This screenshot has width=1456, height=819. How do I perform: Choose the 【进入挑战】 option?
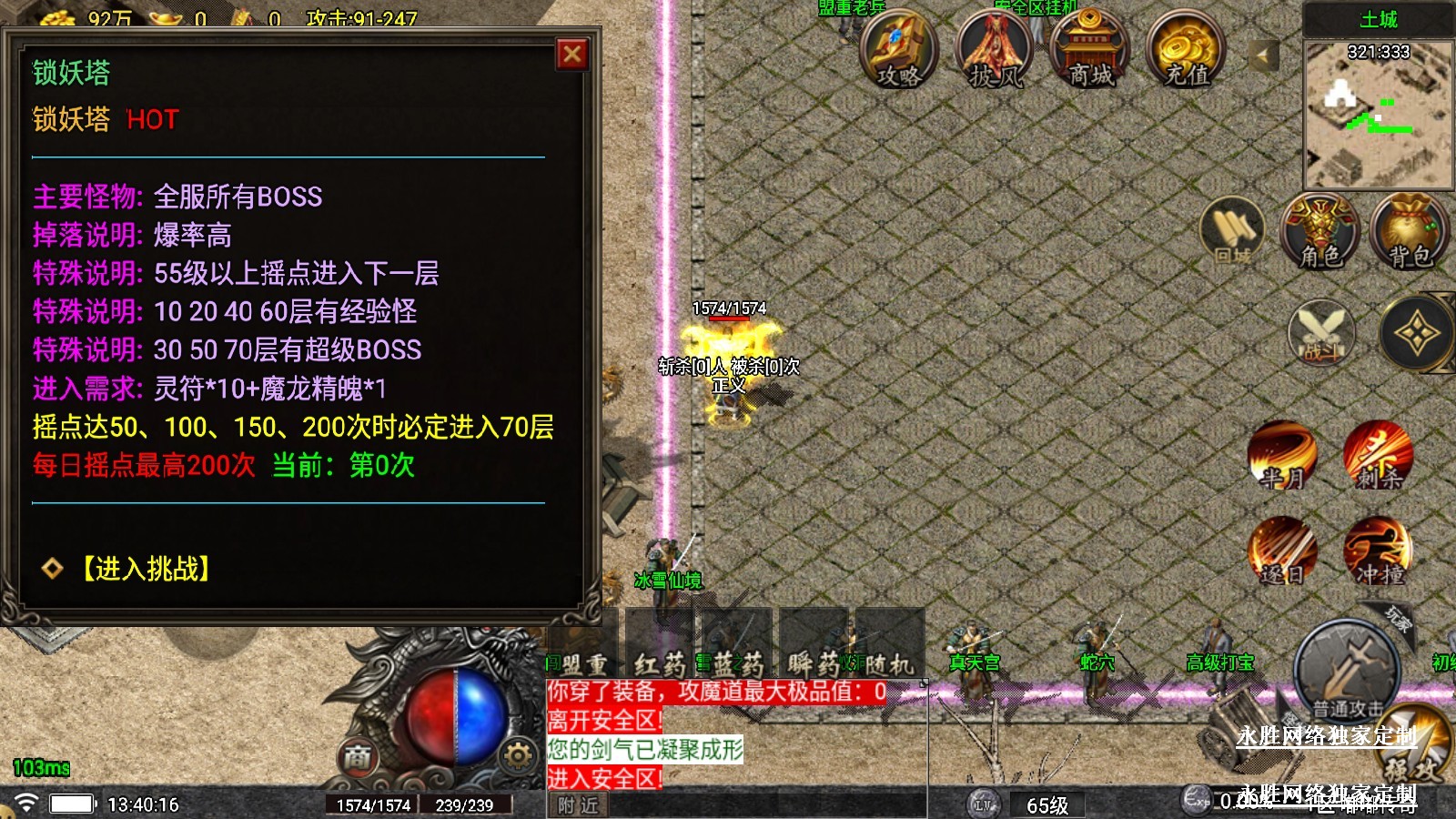point(146,569)
